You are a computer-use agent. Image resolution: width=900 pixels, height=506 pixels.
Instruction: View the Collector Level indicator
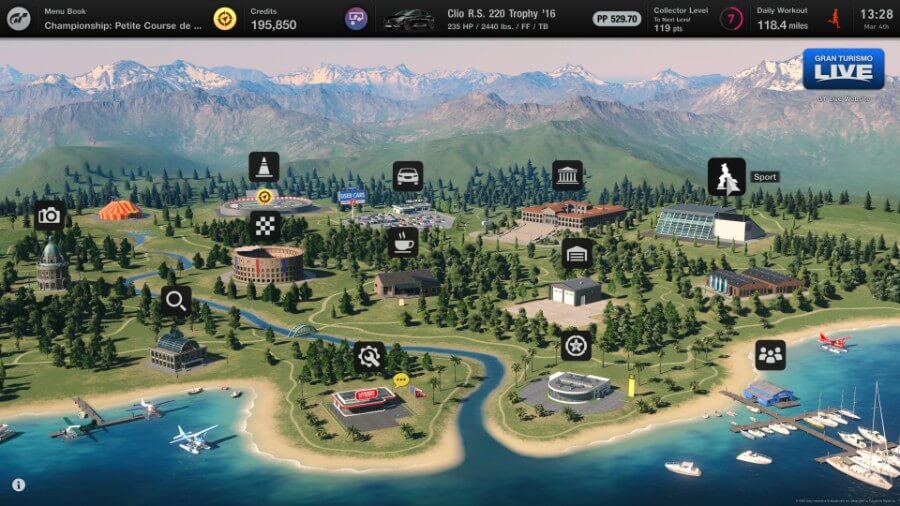coord(733,19)
